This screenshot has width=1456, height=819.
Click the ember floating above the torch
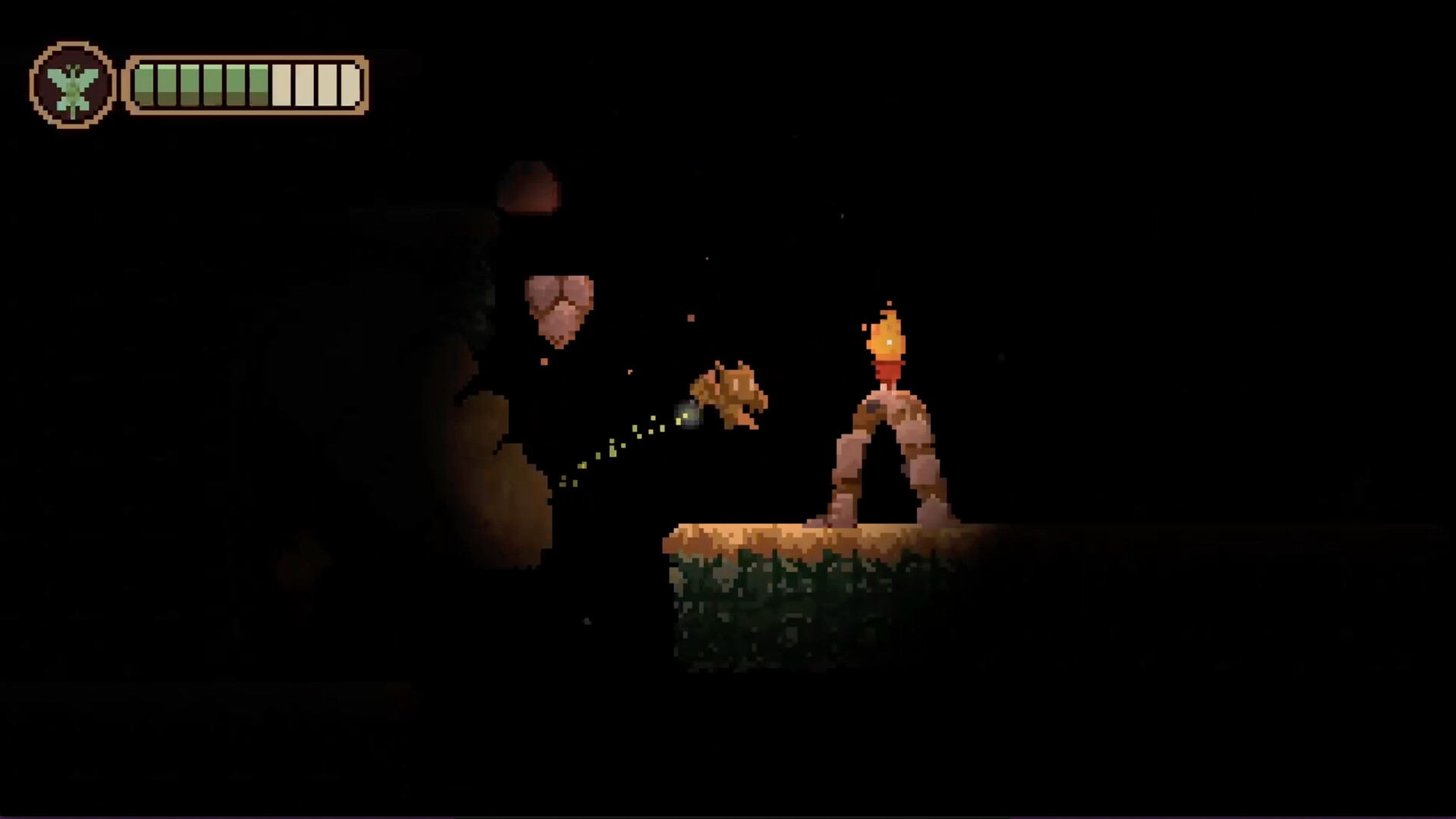(888, 303)
